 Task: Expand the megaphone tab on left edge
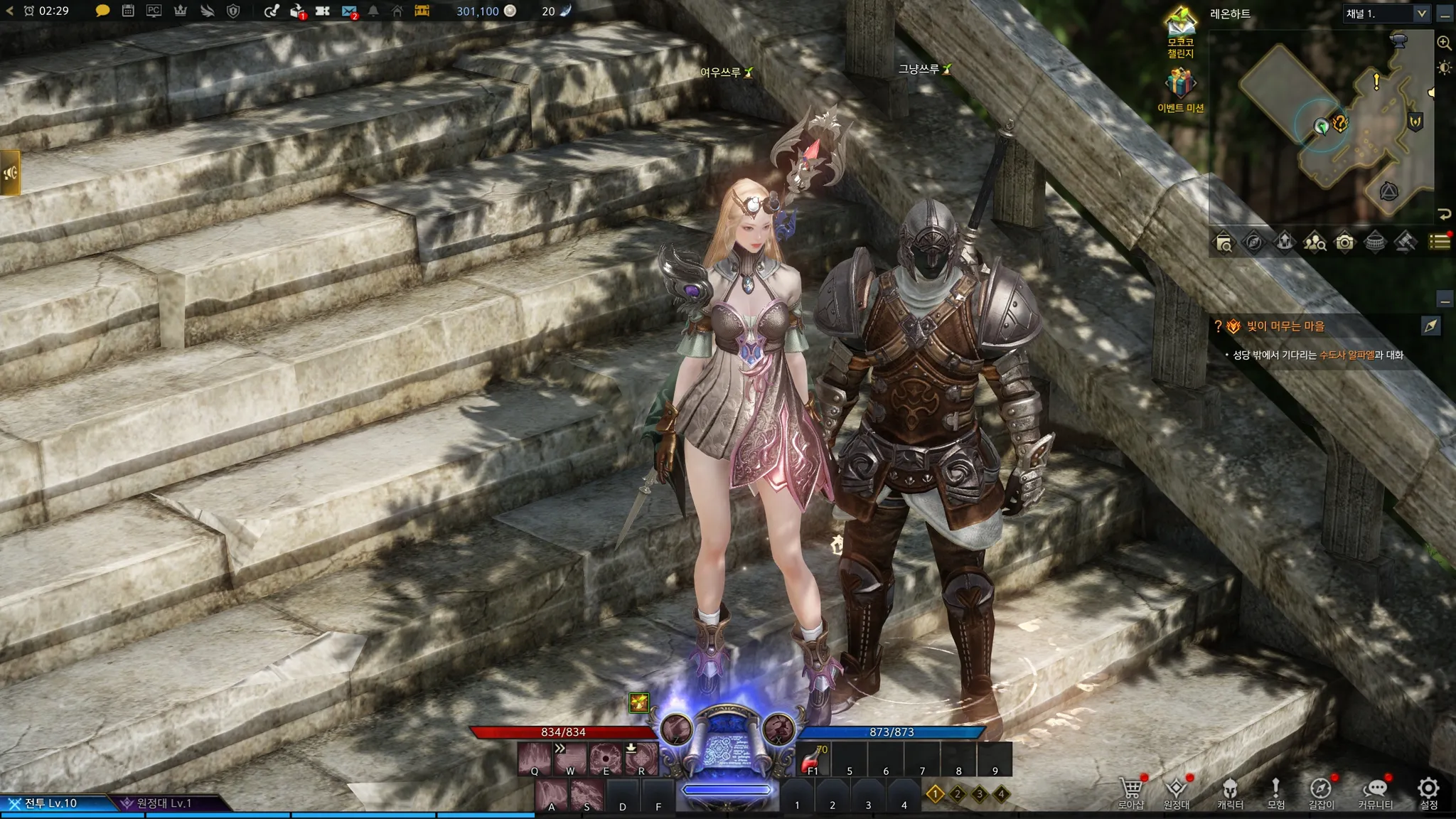pyautogui.click(x=10, y=172)
